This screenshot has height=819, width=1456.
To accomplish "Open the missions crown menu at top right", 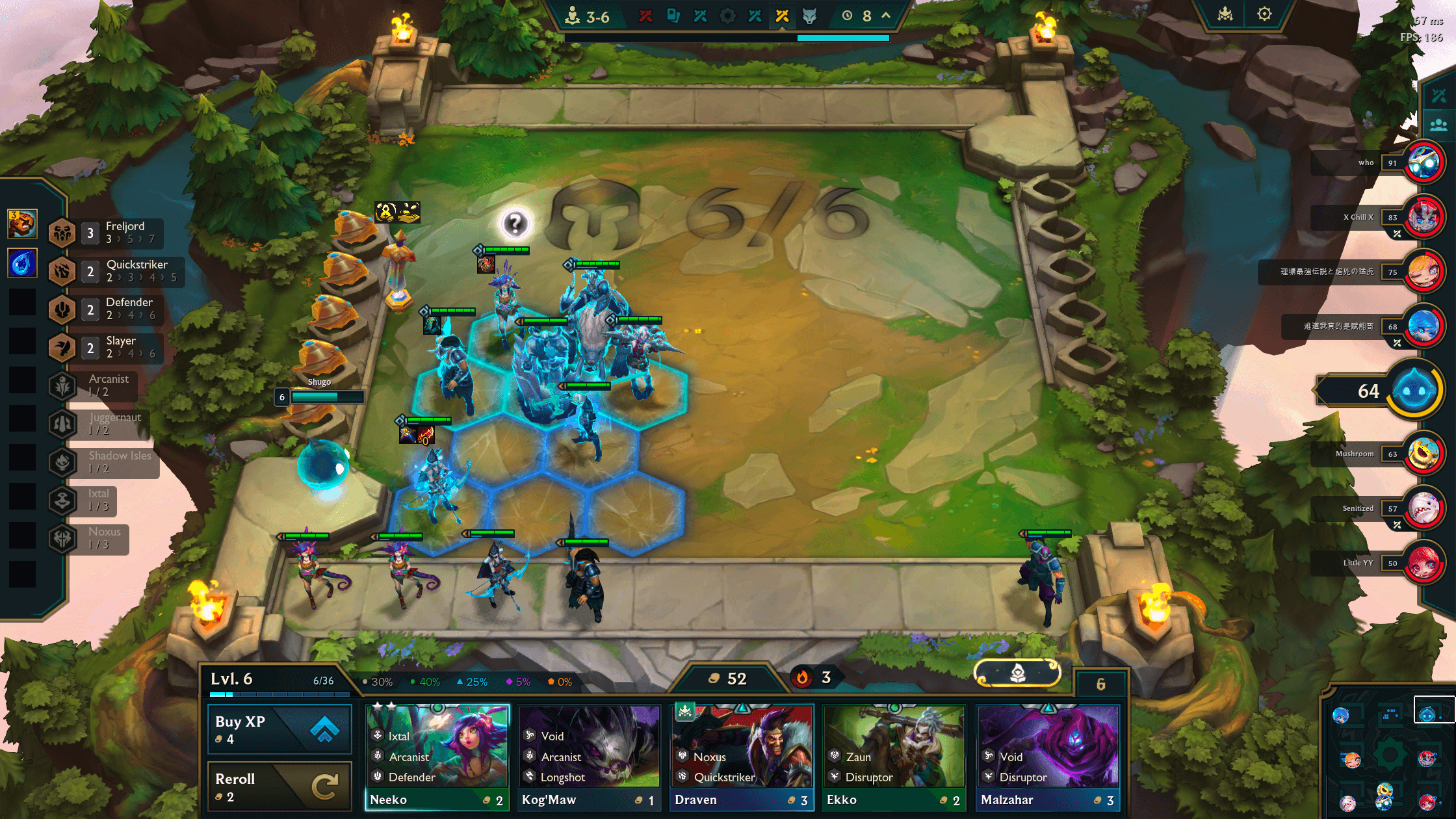I will coord(1225,13).
